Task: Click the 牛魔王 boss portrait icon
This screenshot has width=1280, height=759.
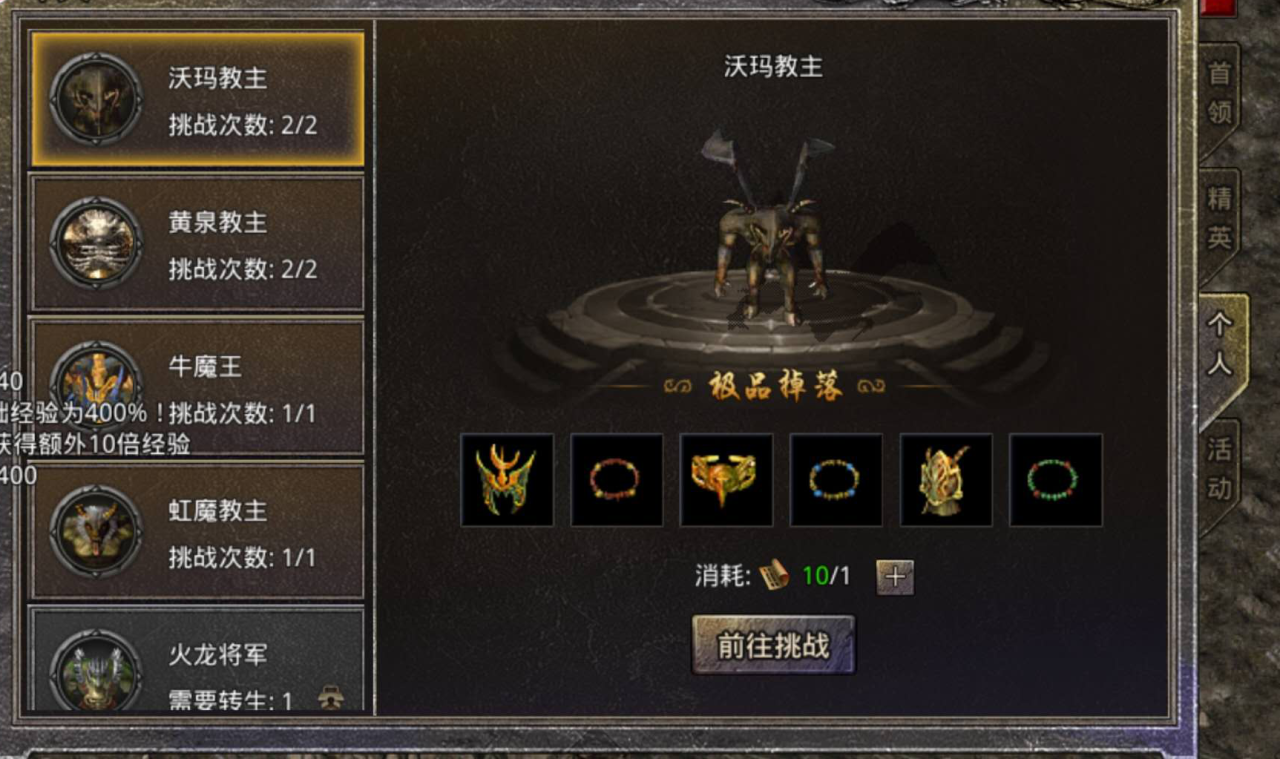Action: [95, 386]
